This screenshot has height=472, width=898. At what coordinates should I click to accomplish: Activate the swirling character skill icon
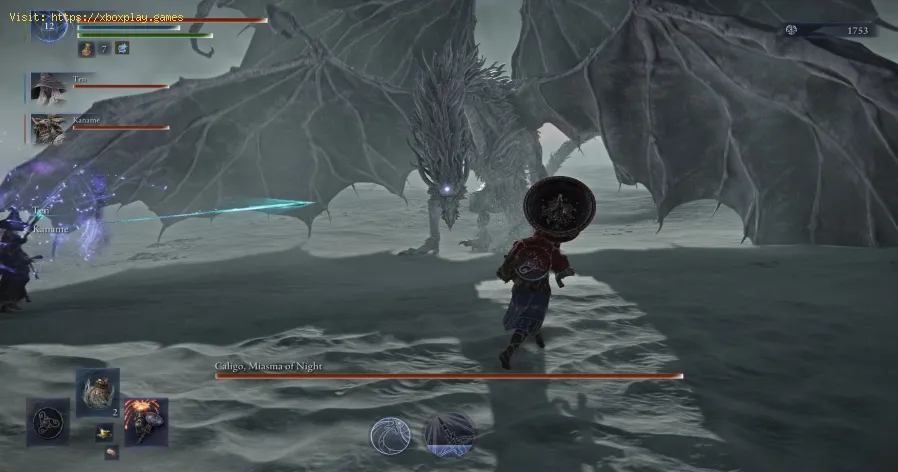(x=390, y=436)
